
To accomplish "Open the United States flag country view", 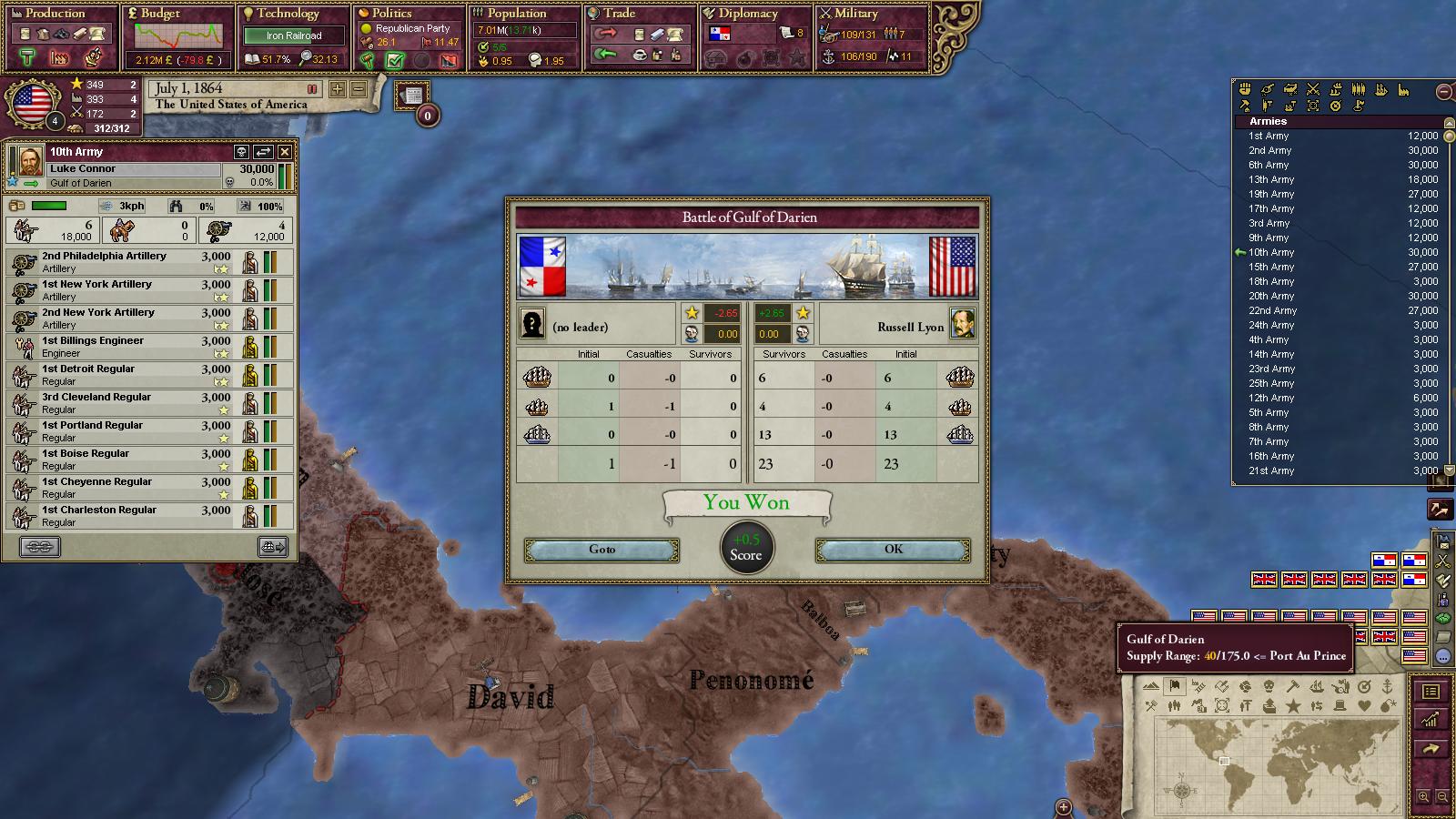I will pos(33,102).
